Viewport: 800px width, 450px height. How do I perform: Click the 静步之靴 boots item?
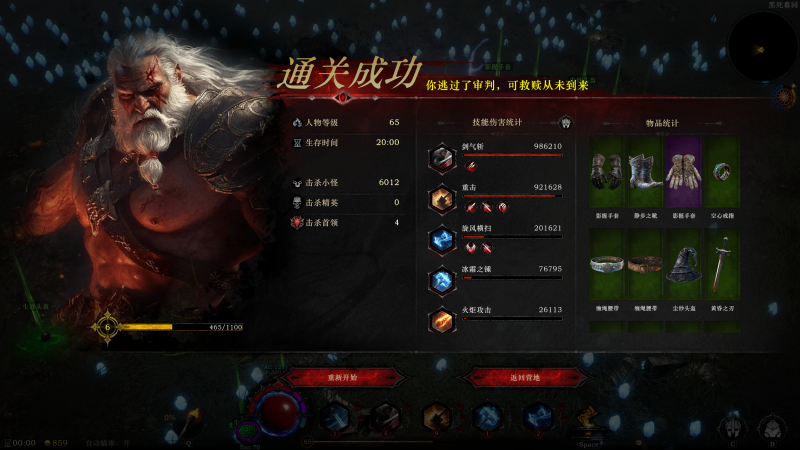(x=644, y=172)
